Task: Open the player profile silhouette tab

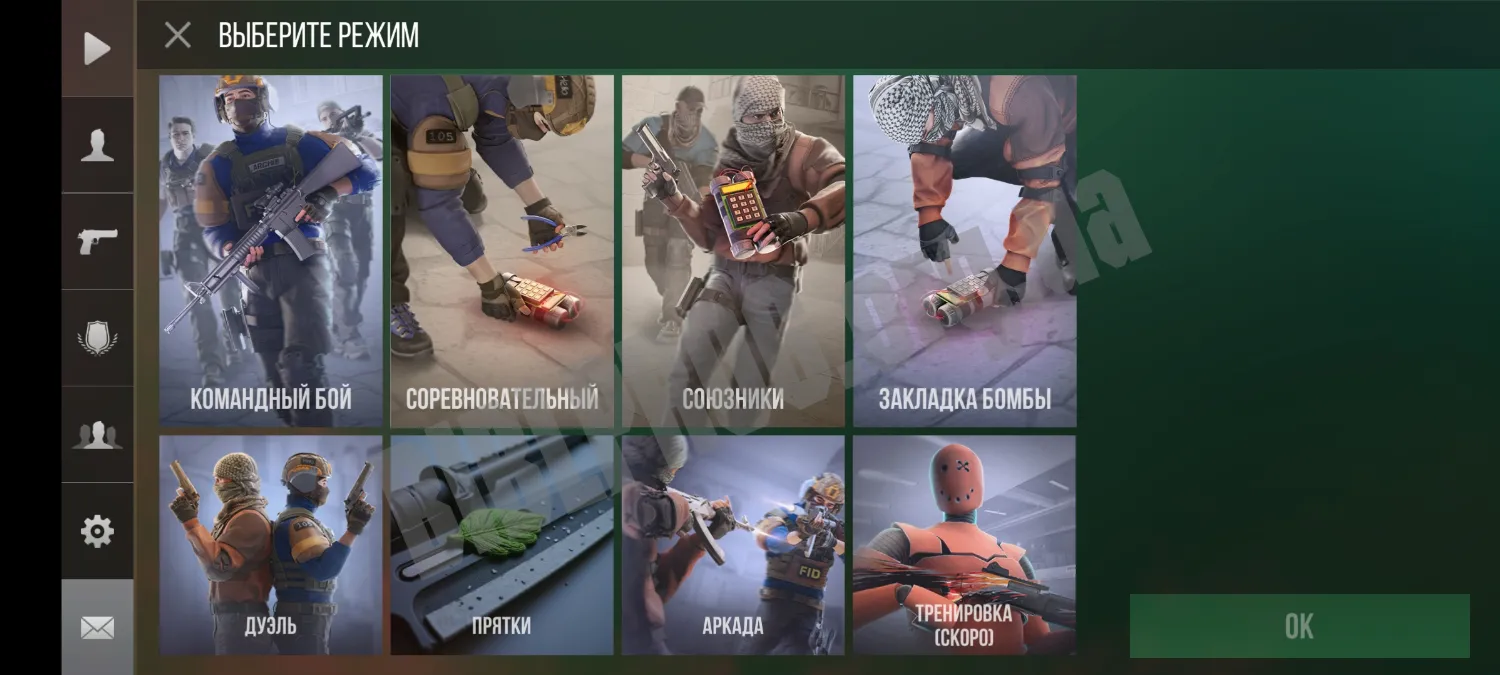Action: pyautogui.click(x=97, y=145)
